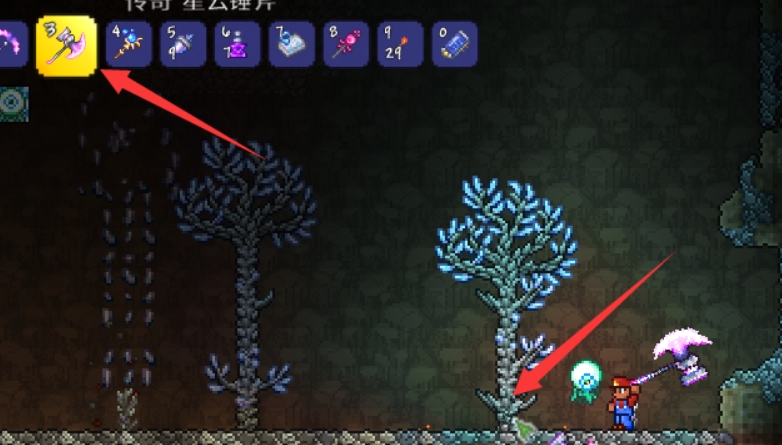The image size is (782, 445).
Task: Select the silver wand in slot 5
Action: click(x=183, y=45)
